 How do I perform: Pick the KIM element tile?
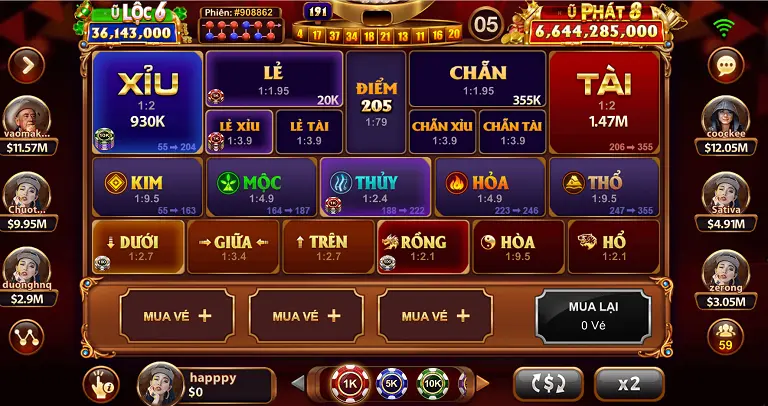pyautogui.click(x=146, y=185)
